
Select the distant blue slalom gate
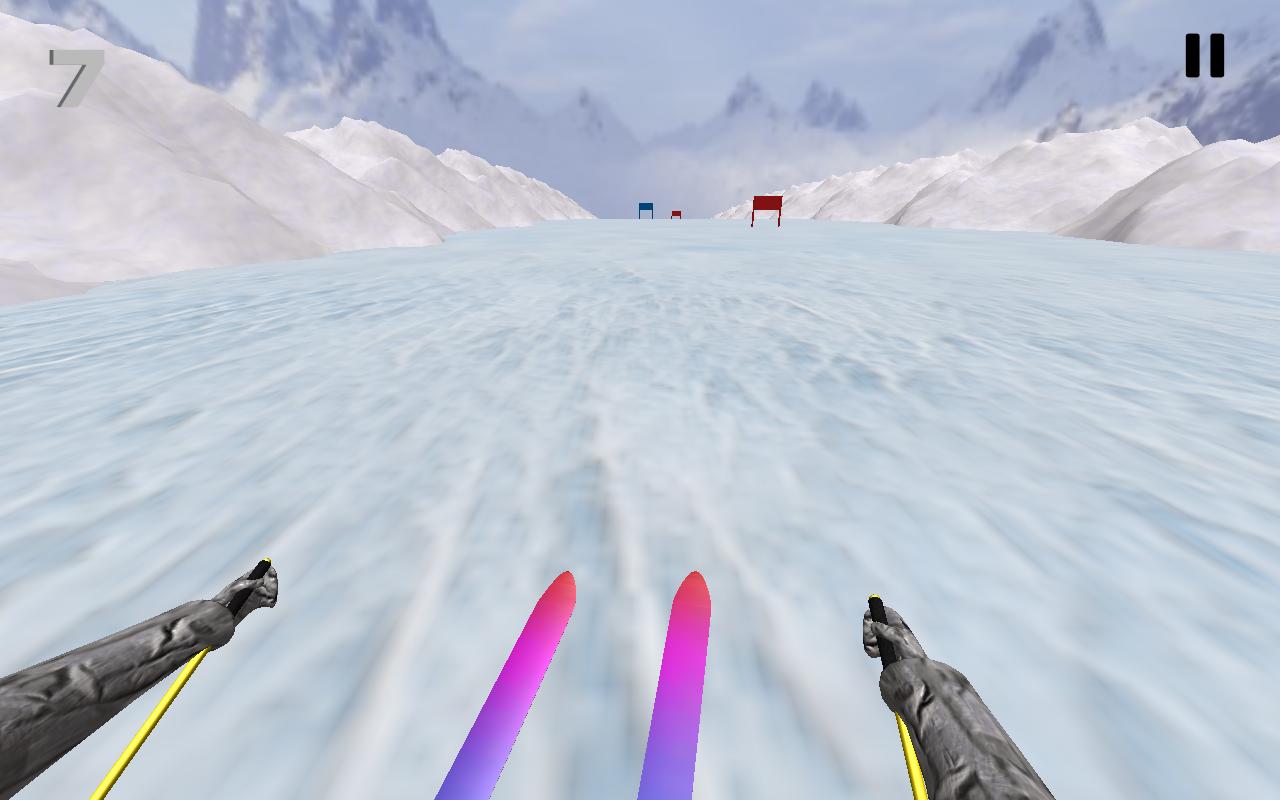[x=645, y=208]
